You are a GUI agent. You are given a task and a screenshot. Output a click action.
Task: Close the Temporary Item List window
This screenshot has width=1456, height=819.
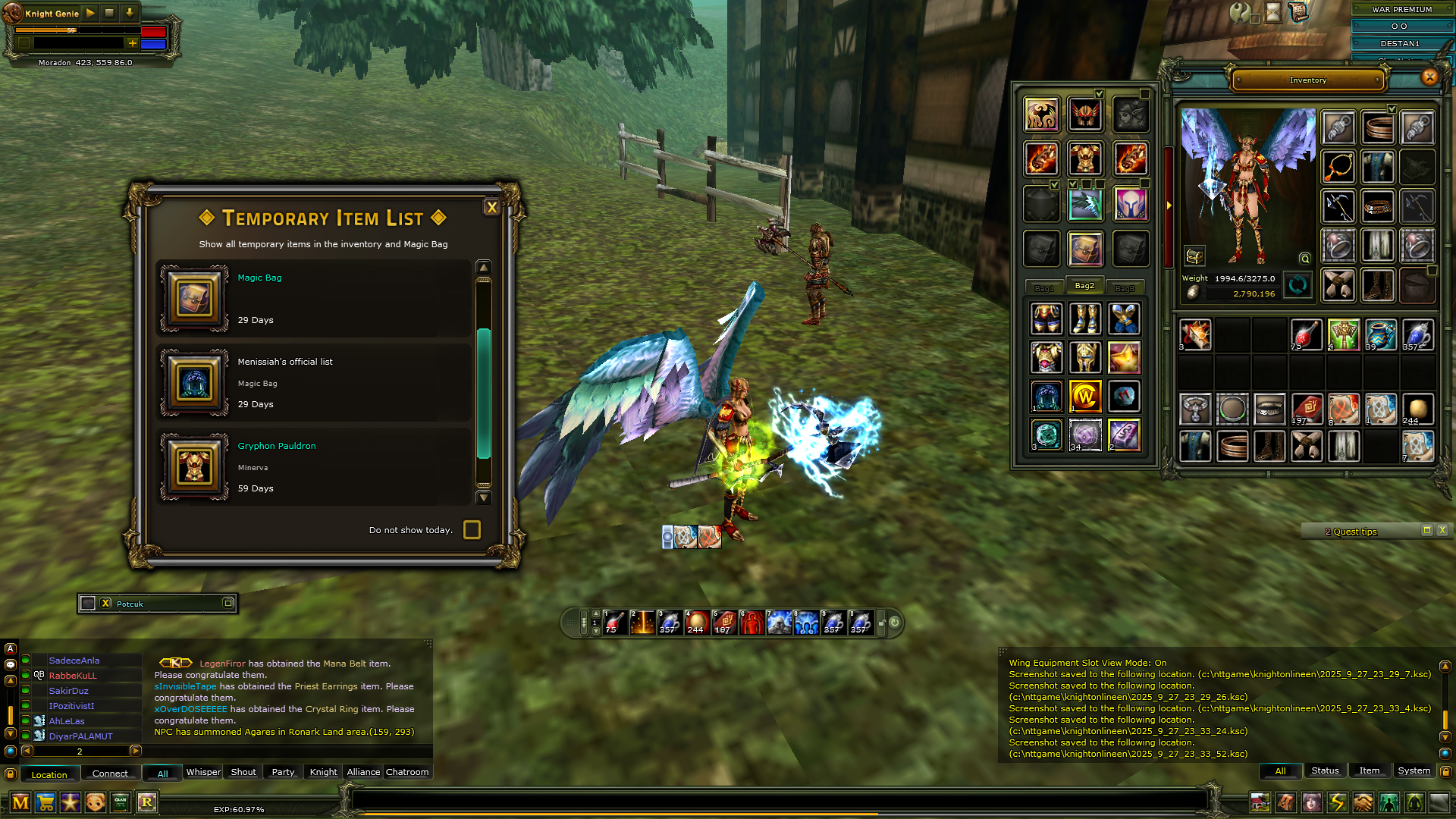pyautogui.click(x=491, y=208)
